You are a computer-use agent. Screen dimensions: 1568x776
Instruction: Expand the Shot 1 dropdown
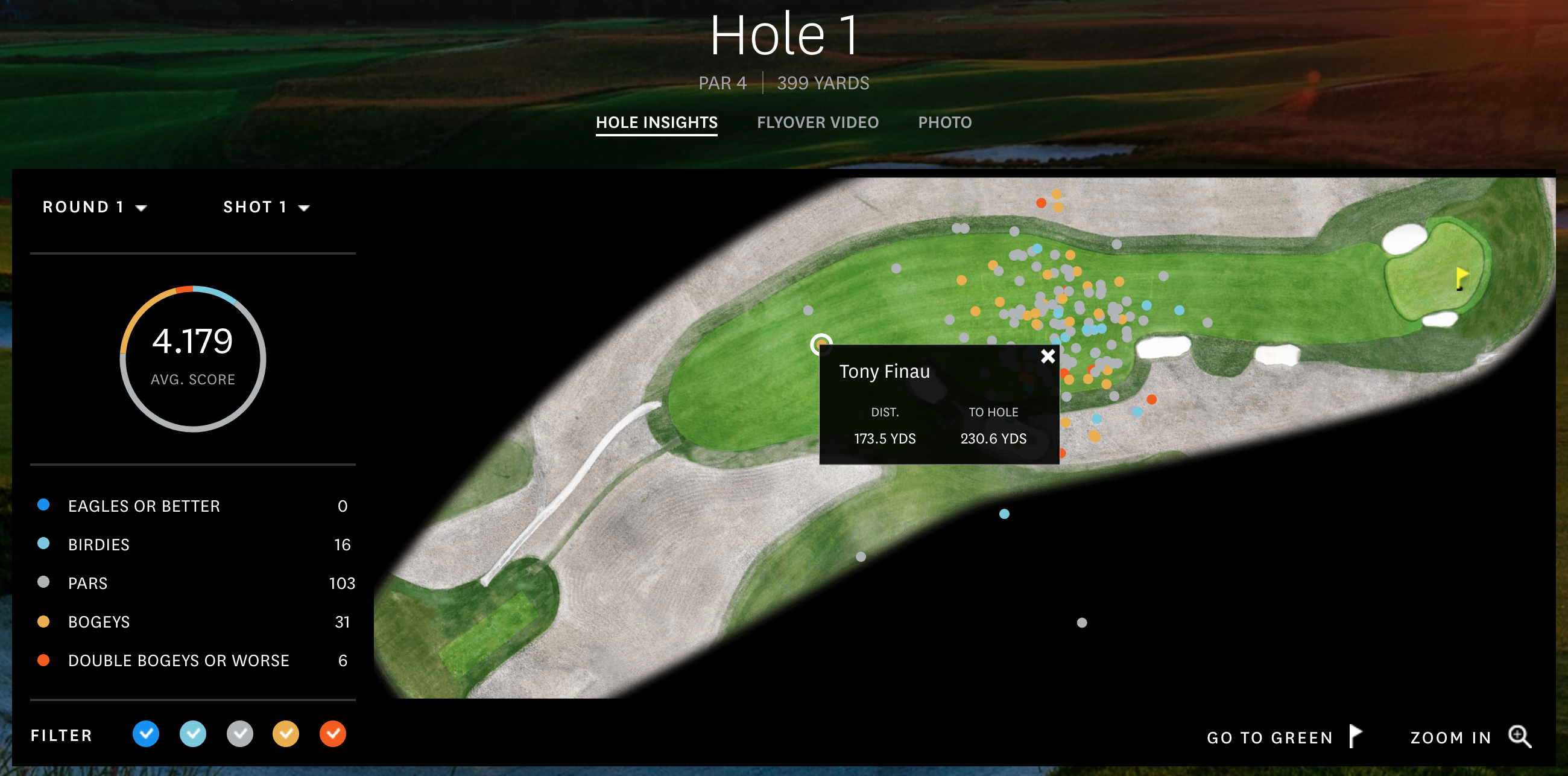pos(266,207)
